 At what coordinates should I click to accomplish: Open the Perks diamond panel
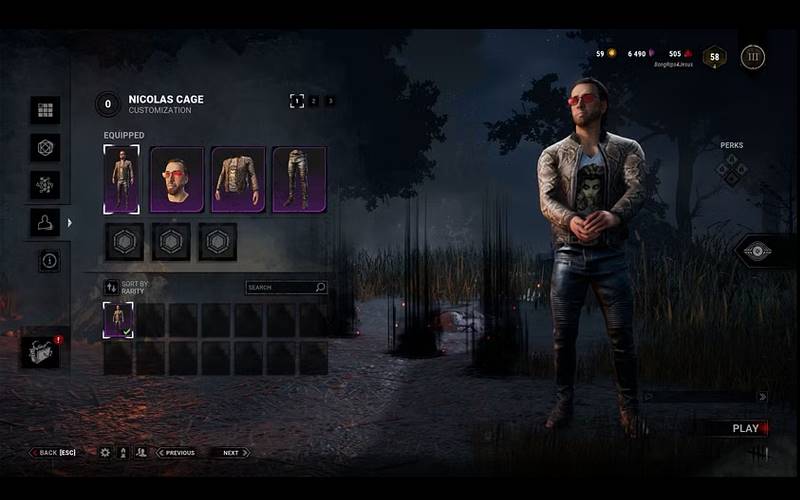pos(731,168)
